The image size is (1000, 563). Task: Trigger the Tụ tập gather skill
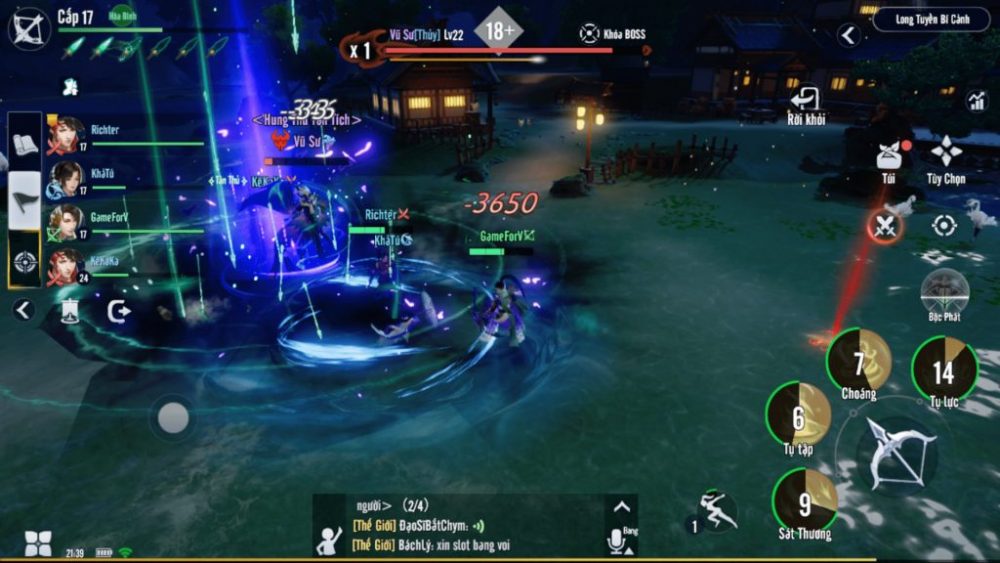[798, 415]
